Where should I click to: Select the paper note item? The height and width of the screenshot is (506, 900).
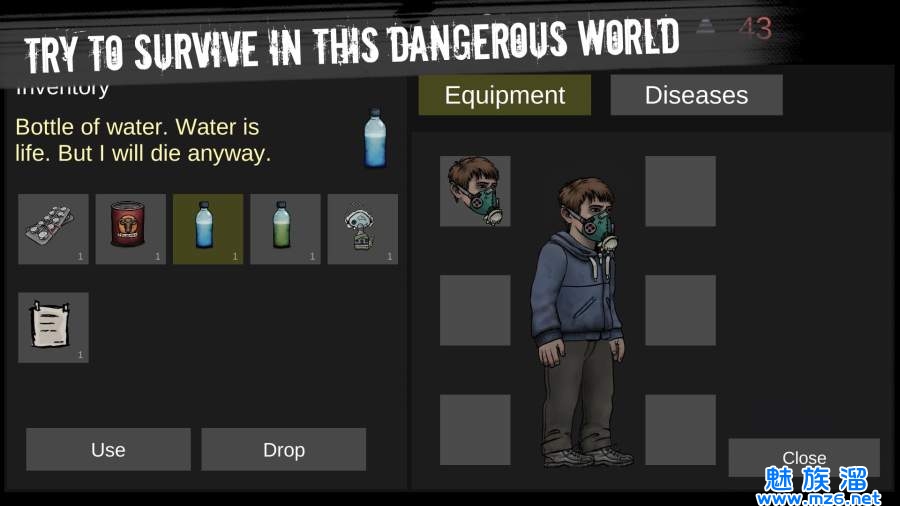53,327
